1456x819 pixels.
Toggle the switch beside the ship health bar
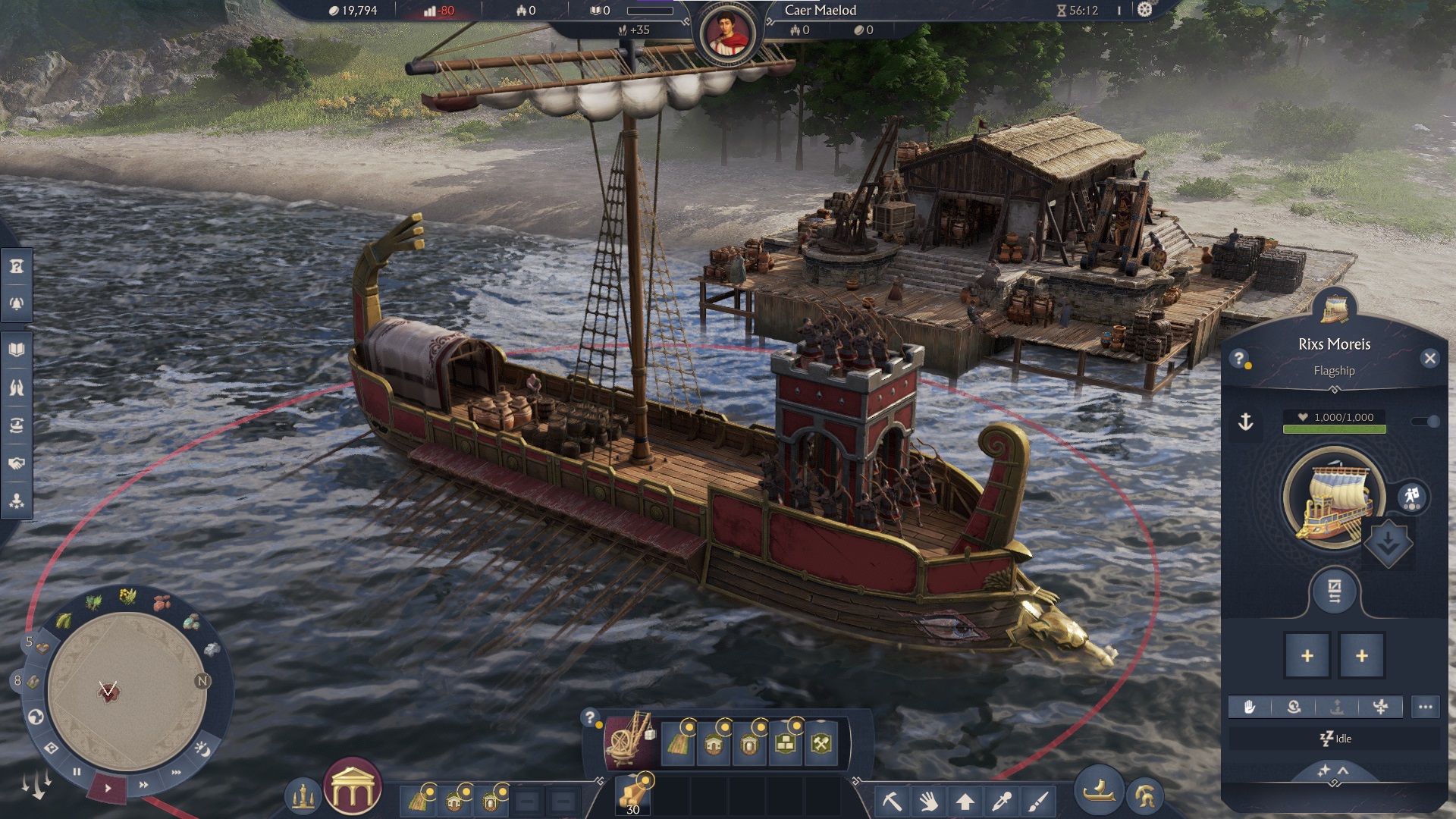(1425, 422)
